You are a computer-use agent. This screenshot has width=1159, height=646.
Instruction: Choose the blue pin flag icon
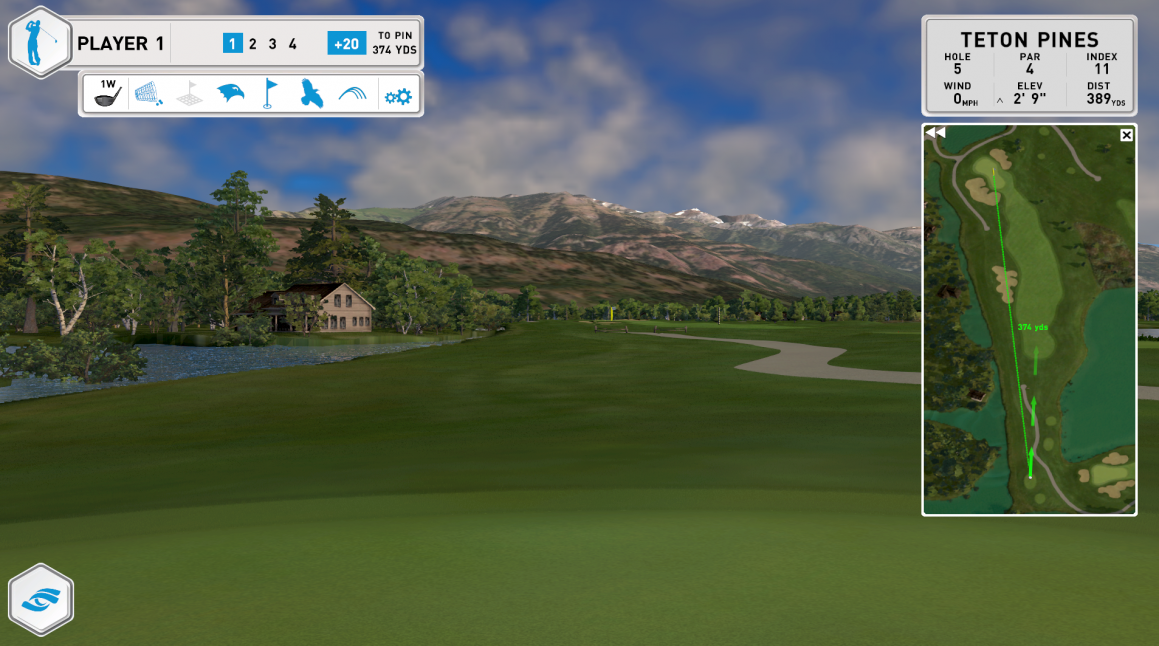(268, 94)
